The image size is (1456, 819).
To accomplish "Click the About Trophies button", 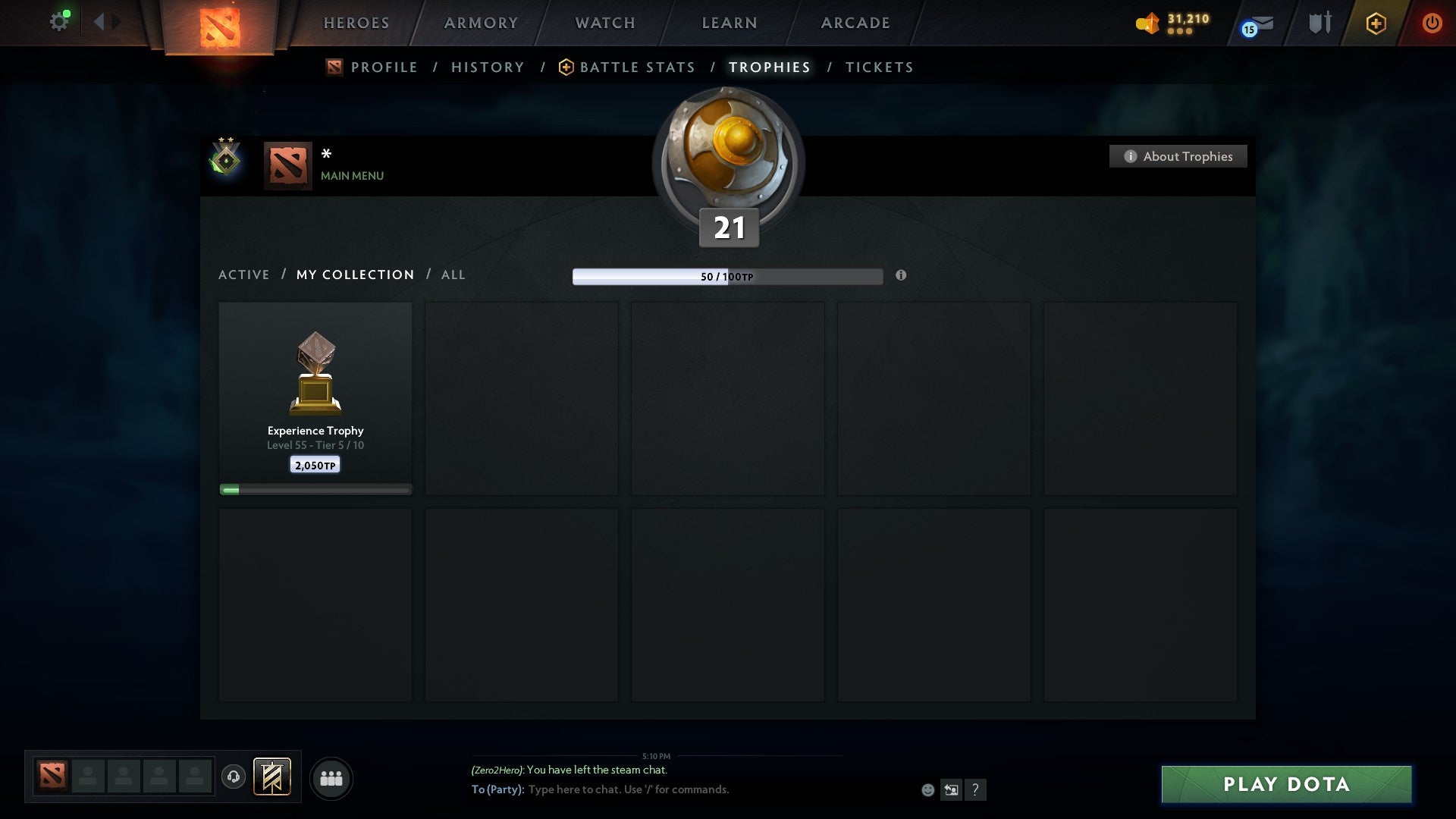I will pyautogui.click(x=1178, y=156).
